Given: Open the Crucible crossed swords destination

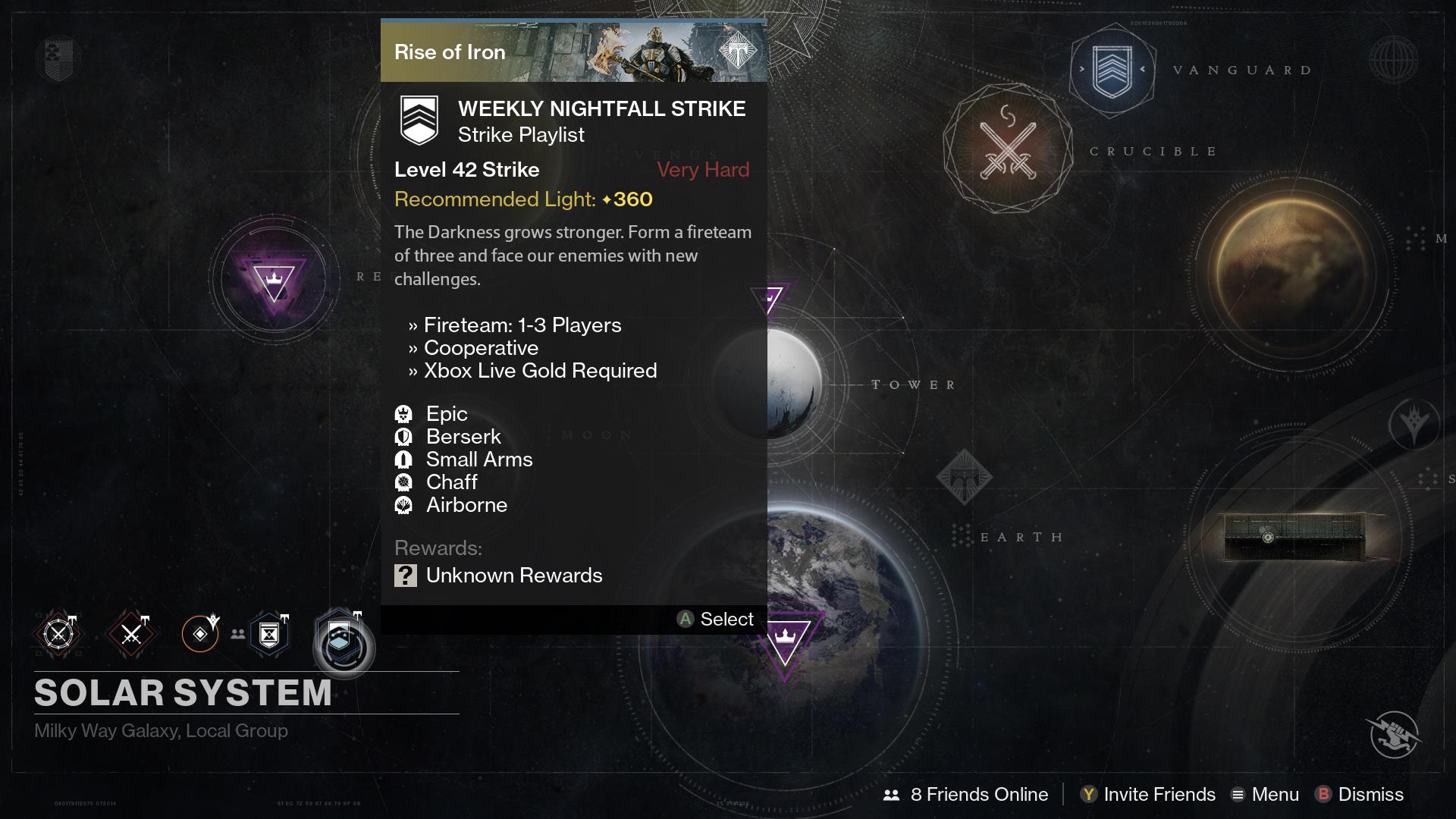Looking at the screenshot, I should (x=1008, y=149).
